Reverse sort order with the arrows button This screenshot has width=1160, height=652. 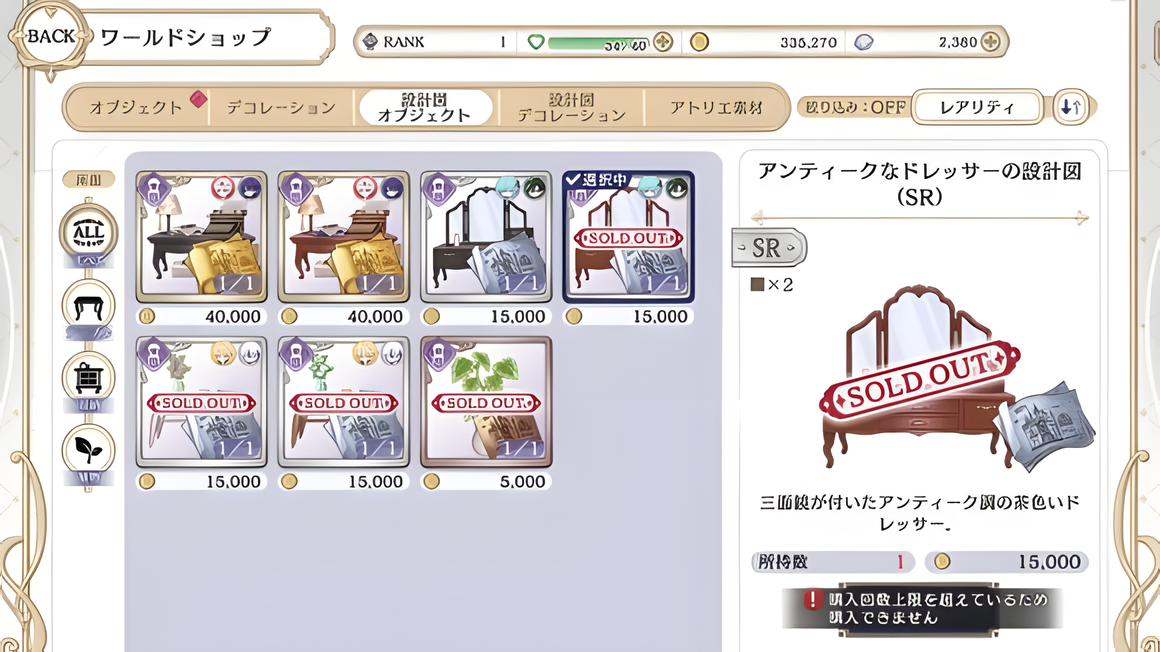coord(1071,107)
